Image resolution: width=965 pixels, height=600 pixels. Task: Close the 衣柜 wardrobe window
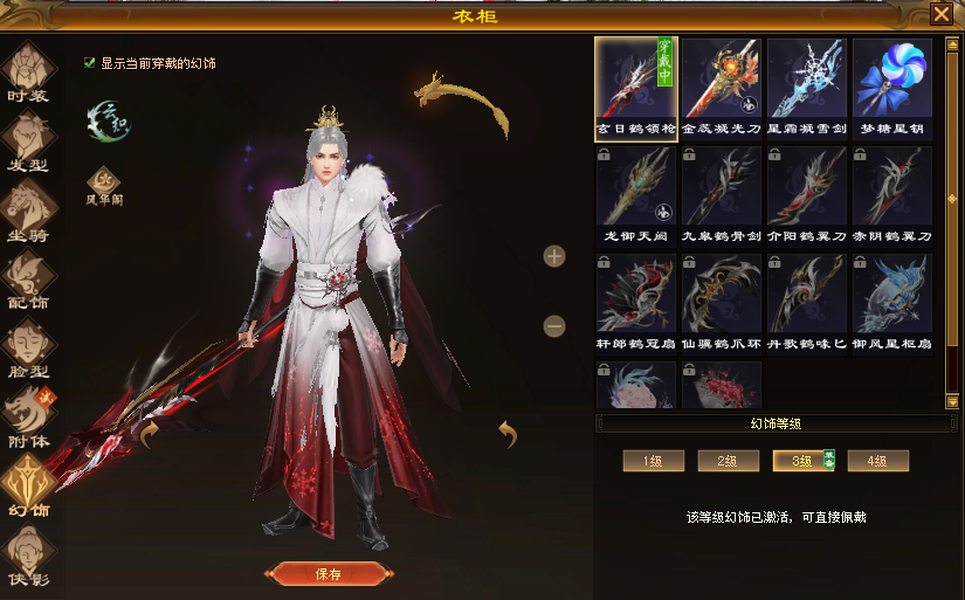pos(940,14)
